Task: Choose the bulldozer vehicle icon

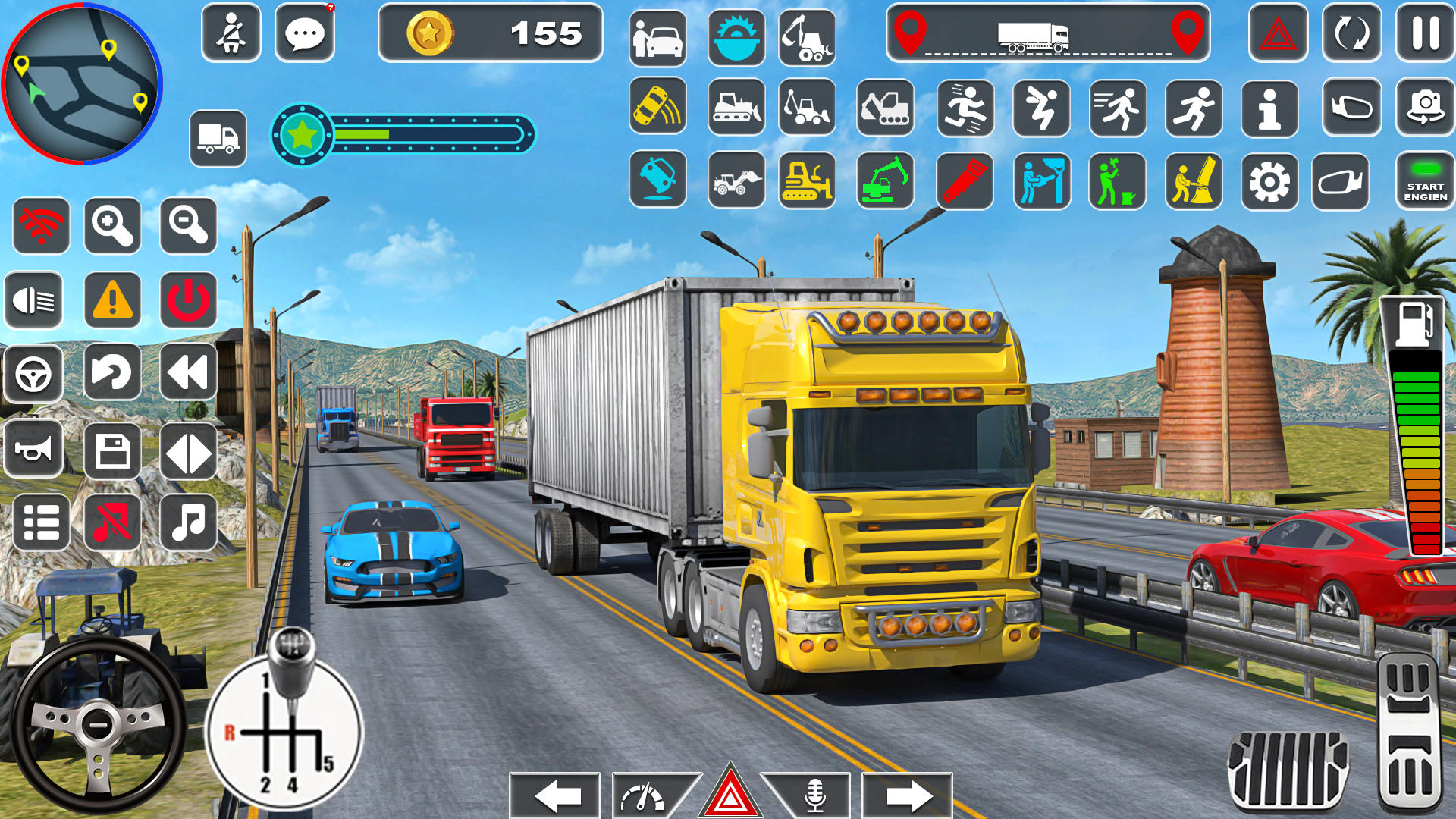Action: tap(734, 110)
